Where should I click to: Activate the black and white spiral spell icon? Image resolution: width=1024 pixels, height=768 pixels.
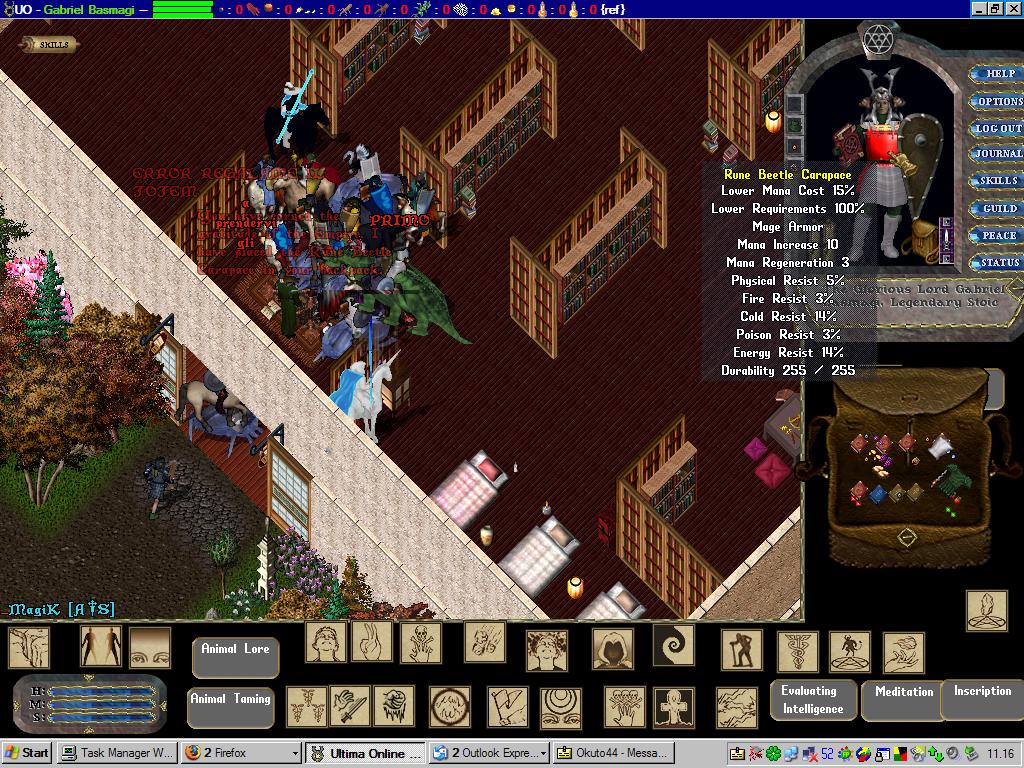pos(673,645)
